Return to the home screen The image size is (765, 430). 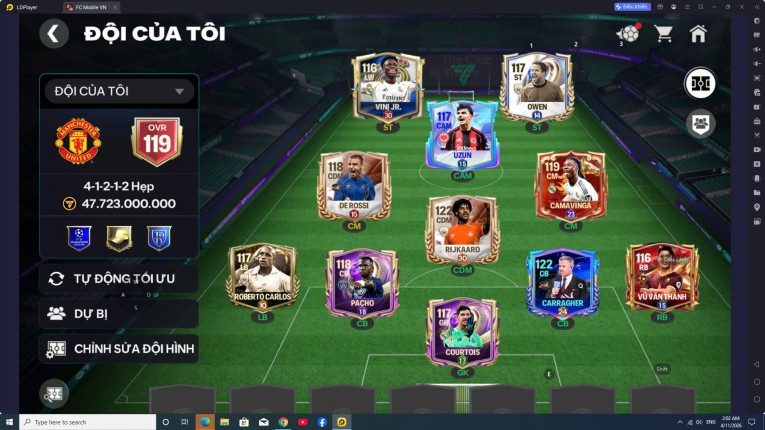(x=698, y=33)
